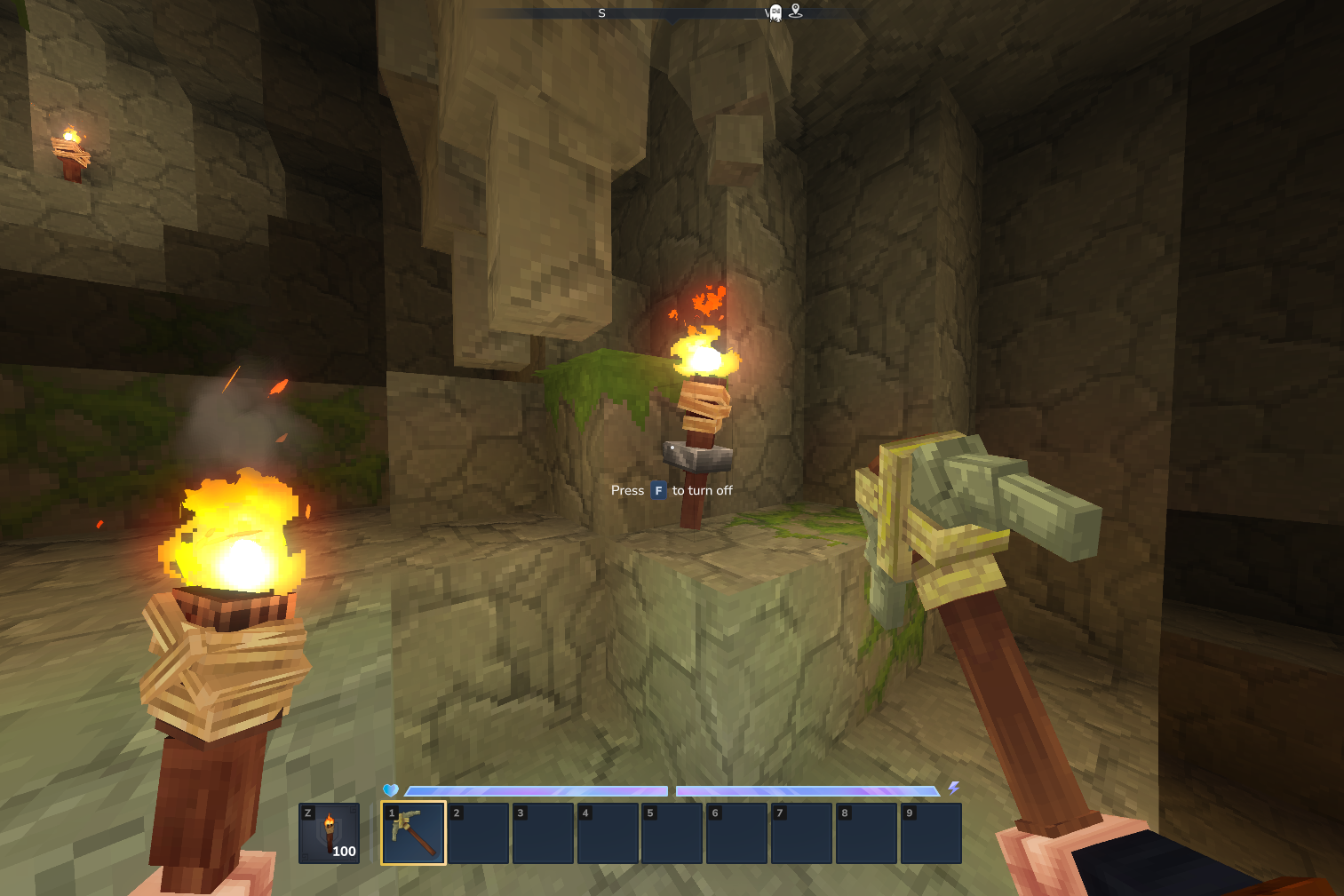Click the 'Press F to turn off' text
Image resolution: width=1344 pixels, height=896 pixels.
point(672,490)
